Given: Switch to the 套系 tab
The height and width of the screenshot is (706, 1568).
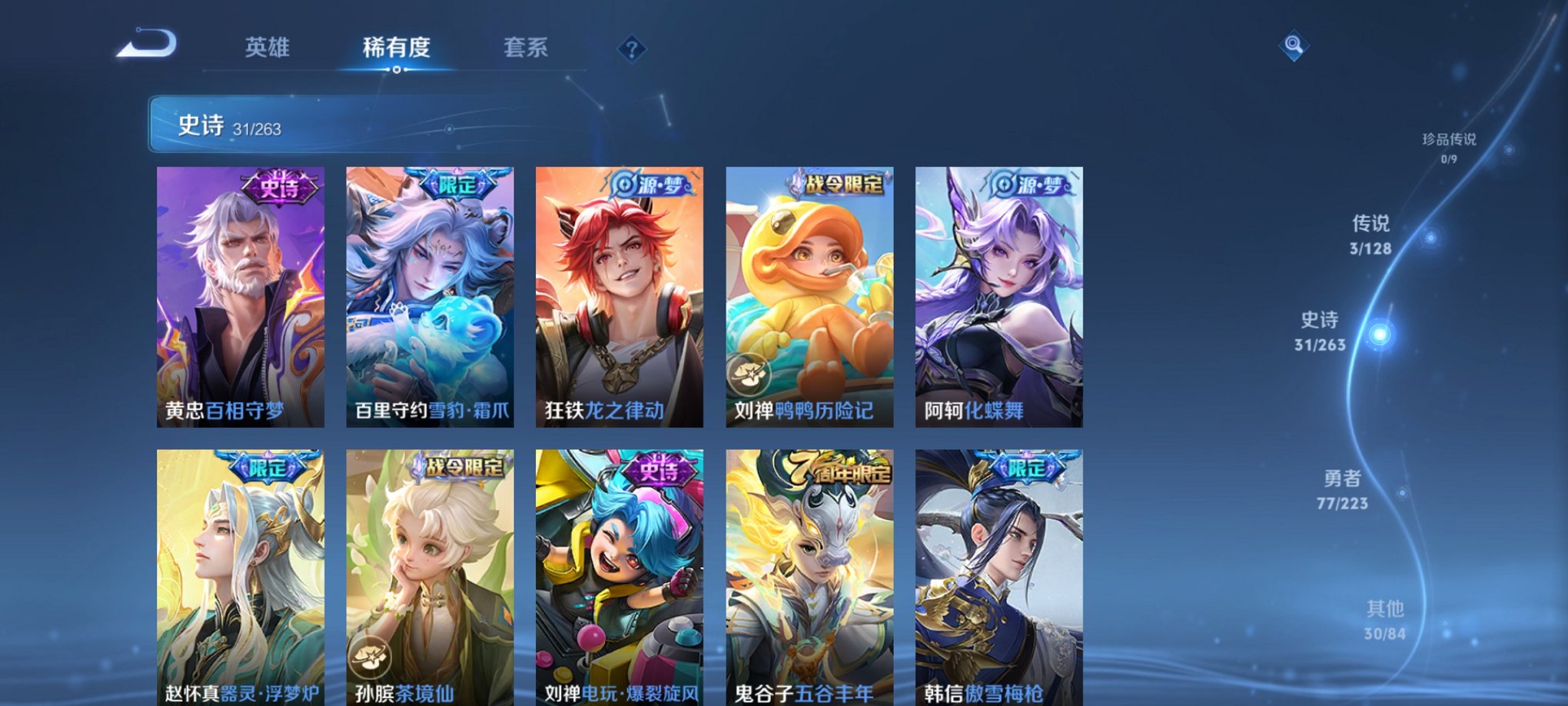Looking at the screenshot, I should (x=529, y=48).
